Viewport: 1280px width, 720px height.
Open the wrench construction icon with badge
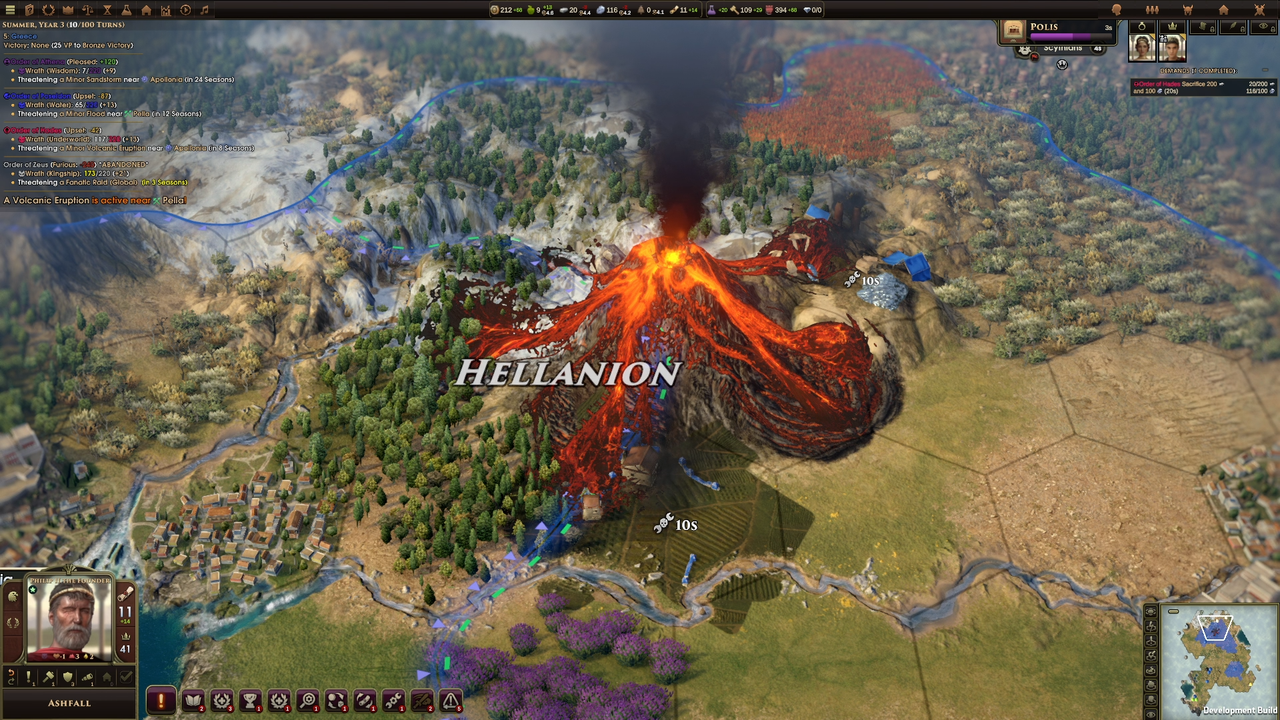pos(393,699)
